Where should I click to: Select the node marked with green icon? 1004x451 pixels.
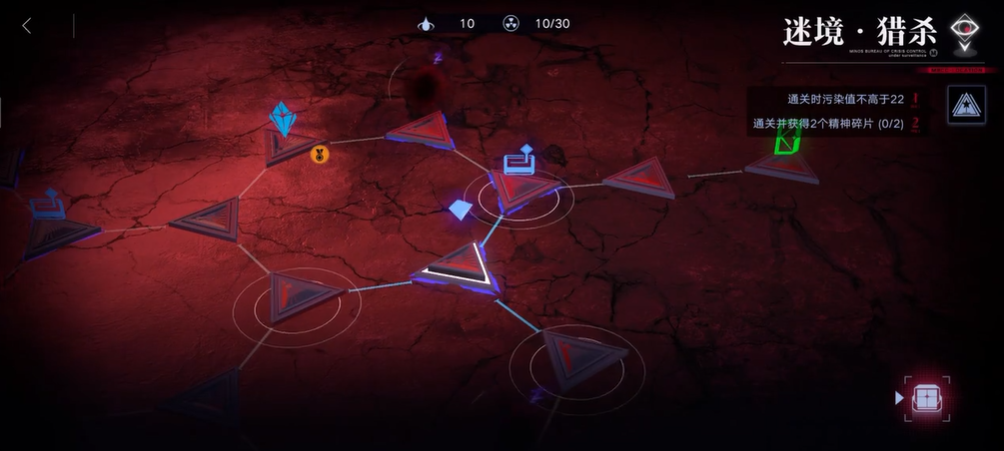(783, 161)
